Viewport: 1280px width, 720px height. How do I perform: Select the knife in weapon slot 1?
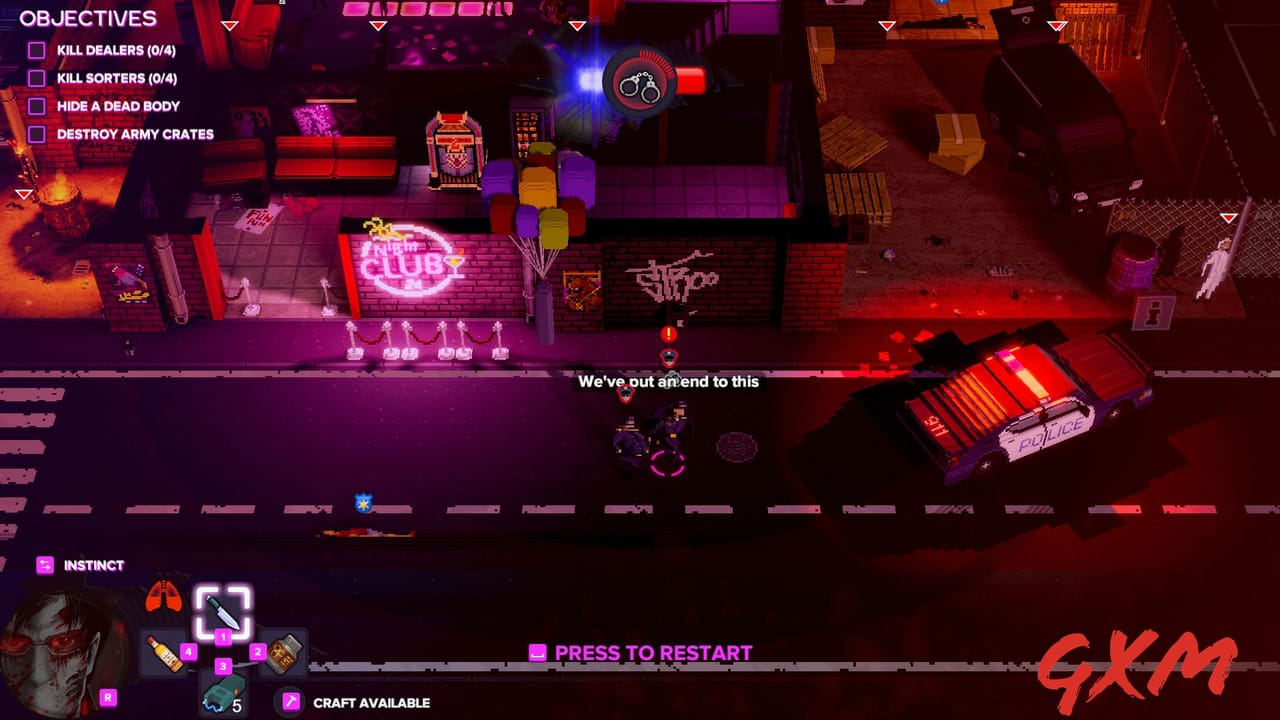tap(222, 612)
